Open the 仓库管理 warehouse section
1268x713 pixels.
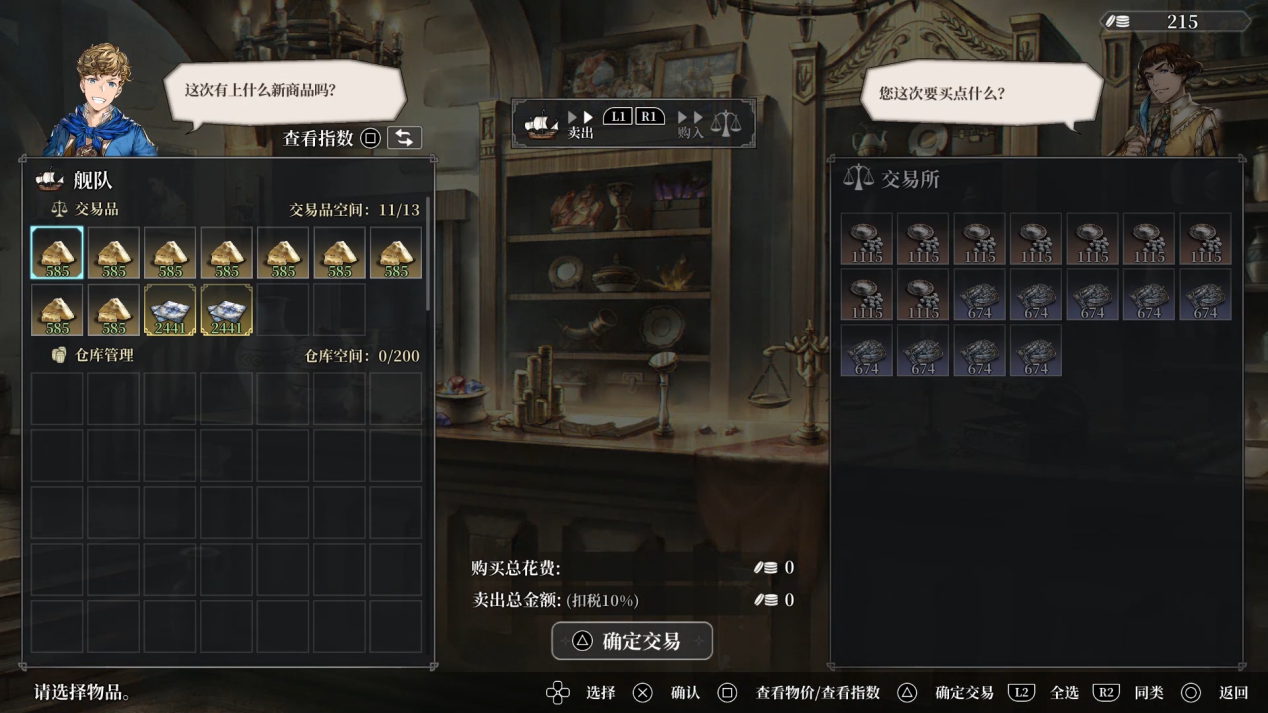pyautogui.click(x=103, y=355)
